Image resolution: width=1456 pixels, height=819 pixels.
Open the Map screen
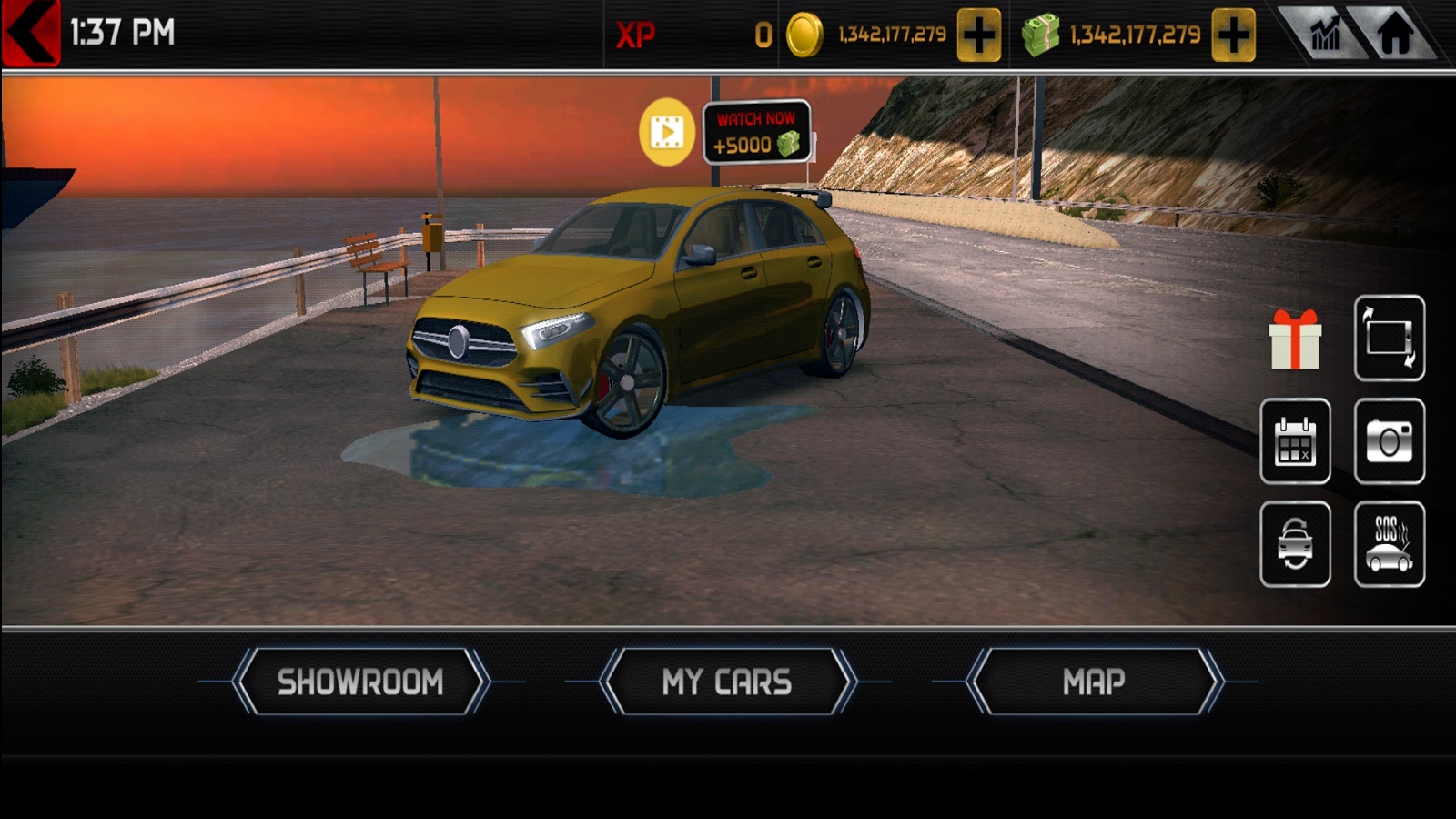tap(1094, 682)
